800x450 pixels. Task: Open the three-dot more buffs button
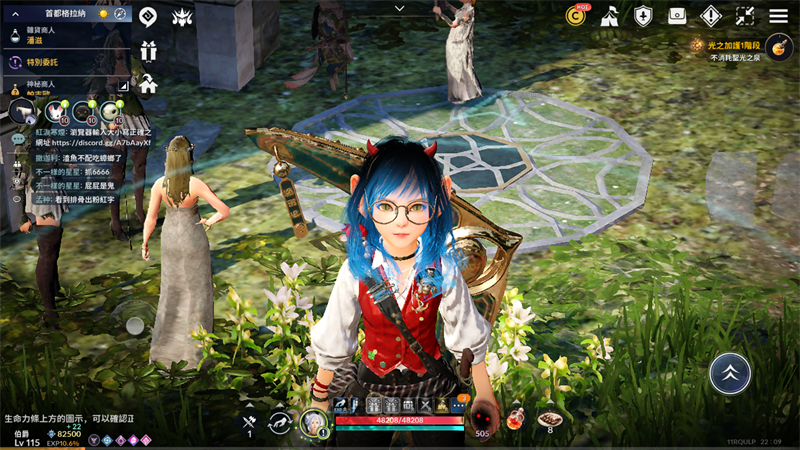(458, 405)
